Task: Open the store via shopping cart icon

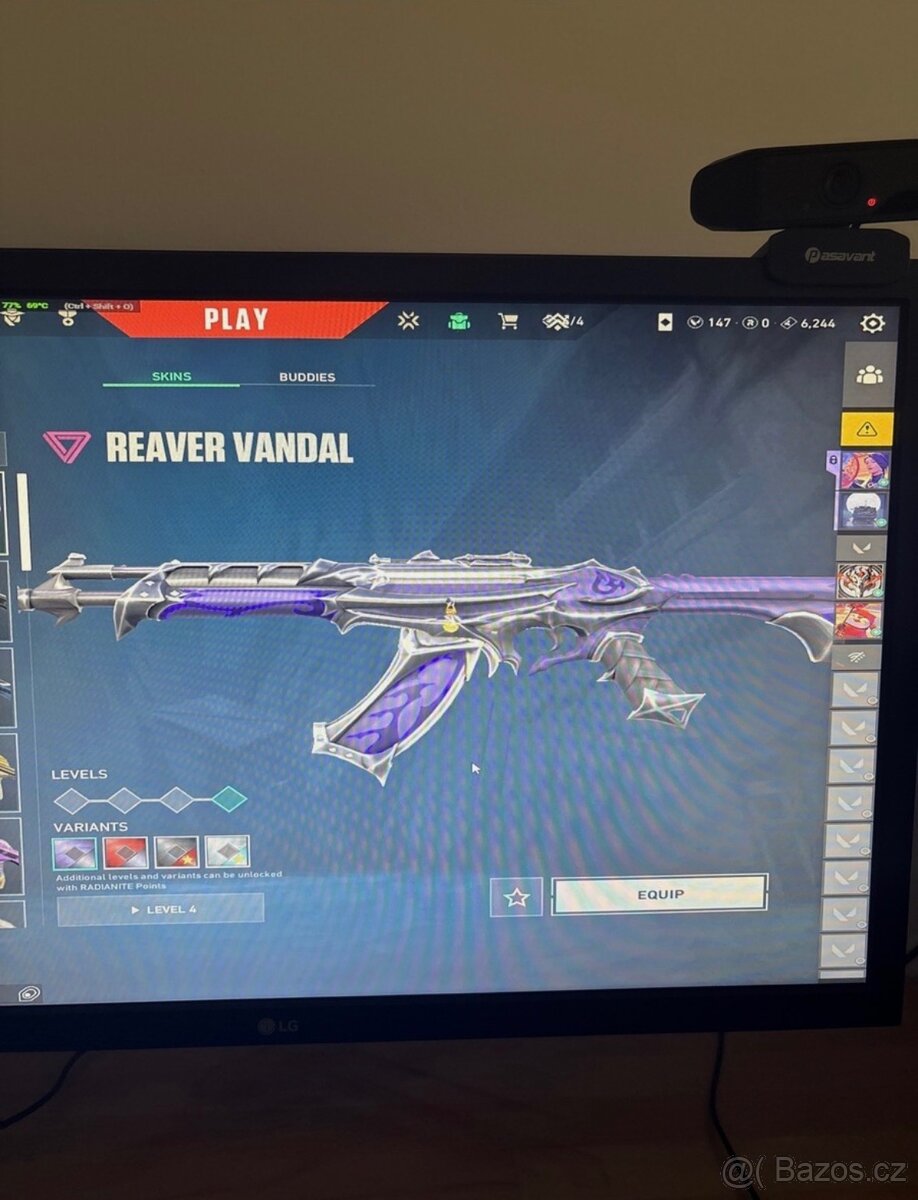Action: click(x=508, y=321)
